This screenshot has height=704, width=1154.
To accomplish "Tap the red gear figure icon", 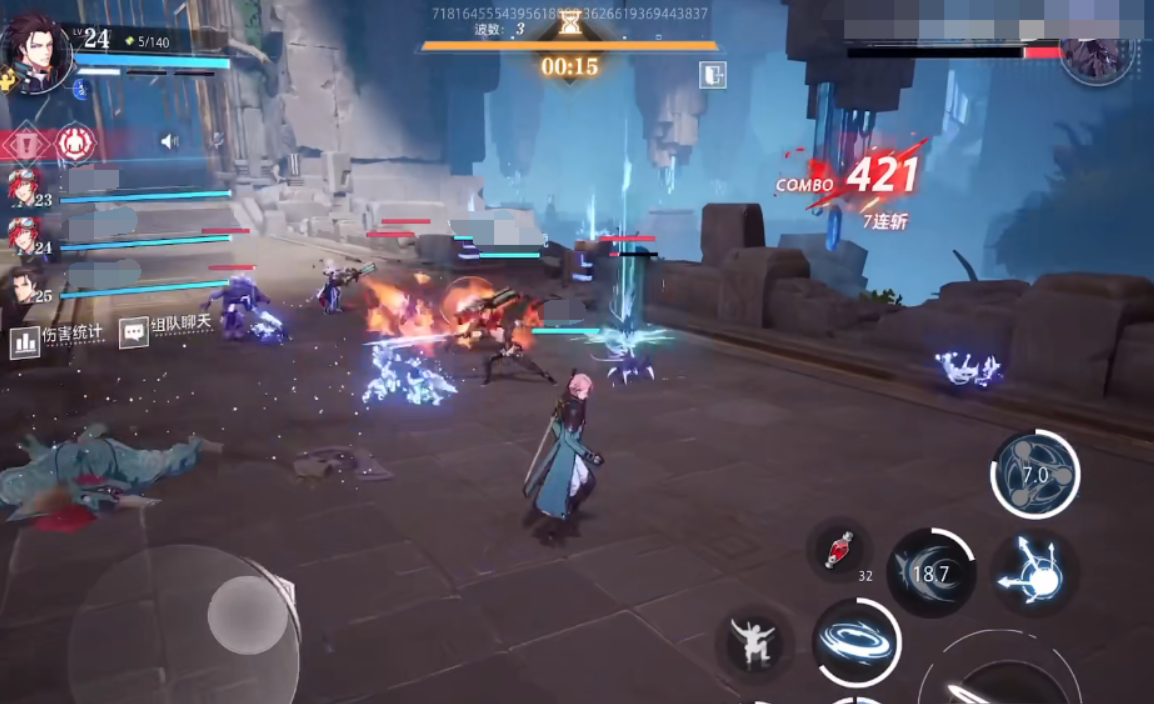I will (75, 143).
